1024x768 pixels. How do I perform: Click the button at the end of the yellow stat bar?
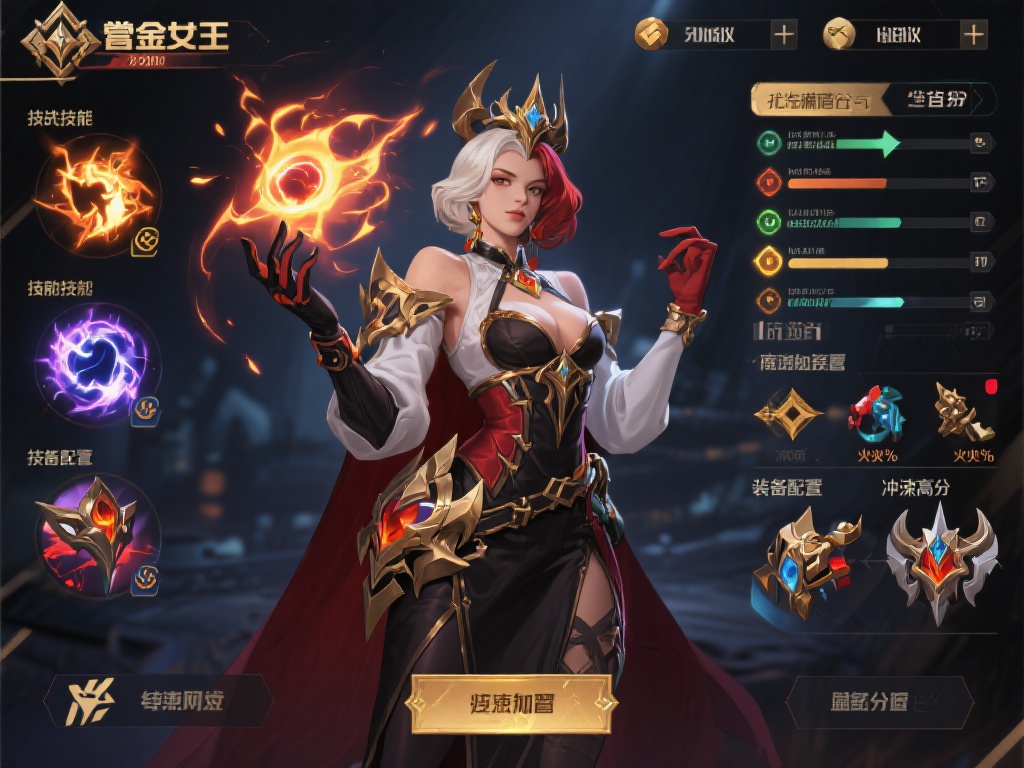tap(982, 262)
